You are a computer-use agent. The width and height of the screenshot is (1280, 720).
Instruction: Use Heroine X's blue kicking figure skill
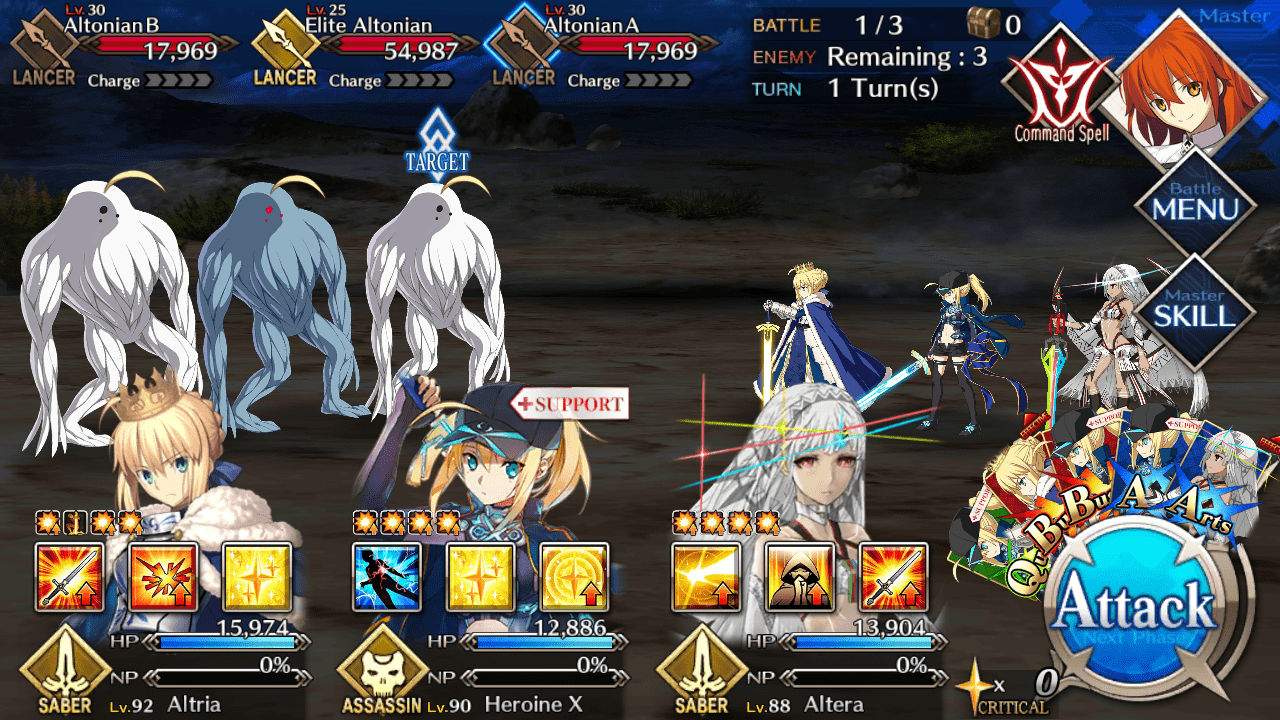[387, 577]
